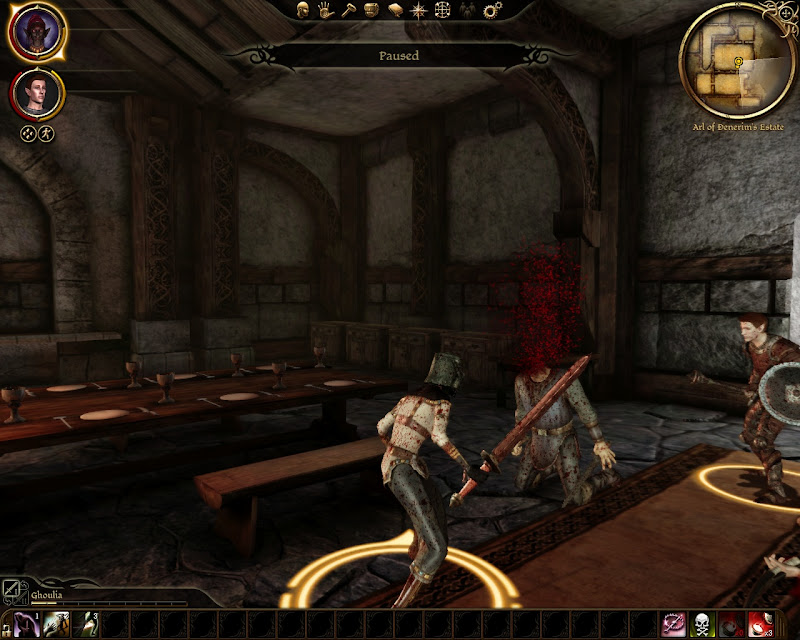
Task: Select the helmeted character portrait
Action: click(x=37, y=32)
